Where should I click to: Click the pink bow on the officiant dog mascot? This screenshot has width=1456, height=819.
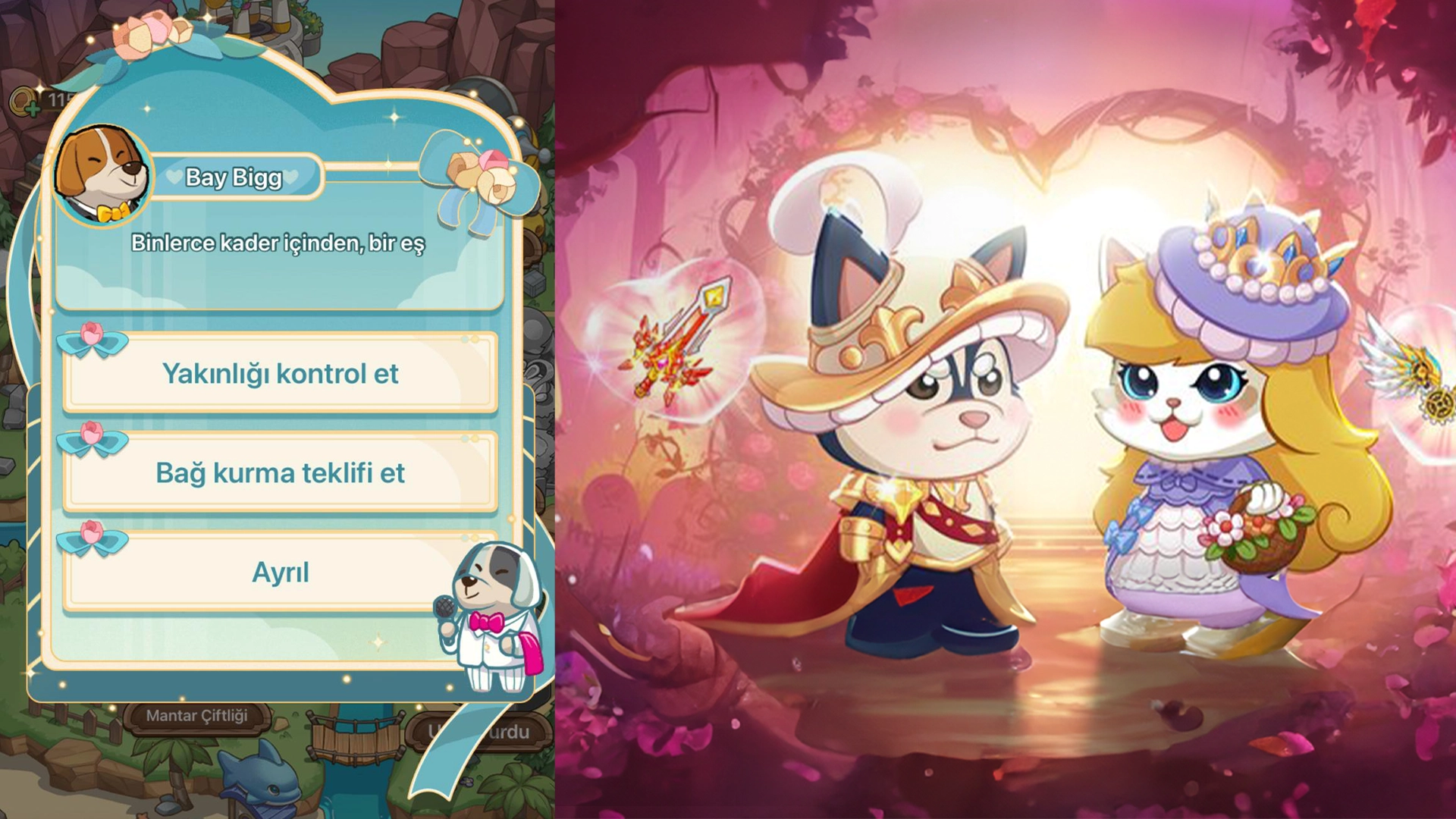pyautogui.click(x=487, y=620)
